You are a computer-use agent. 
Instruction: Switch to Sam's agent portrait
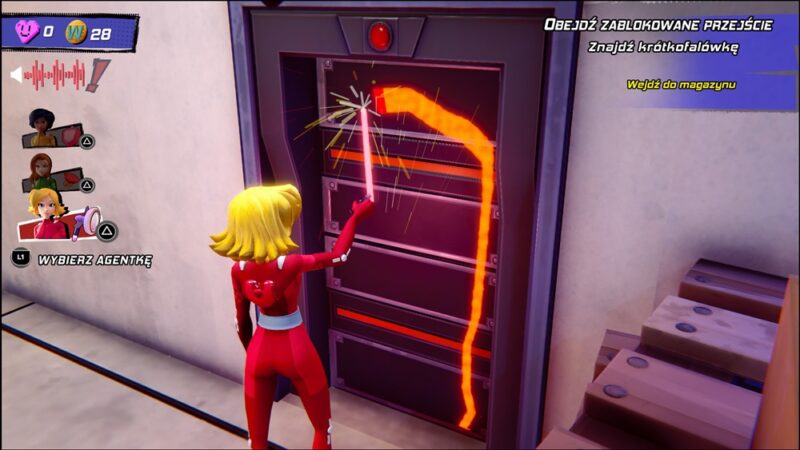[42, 171]
